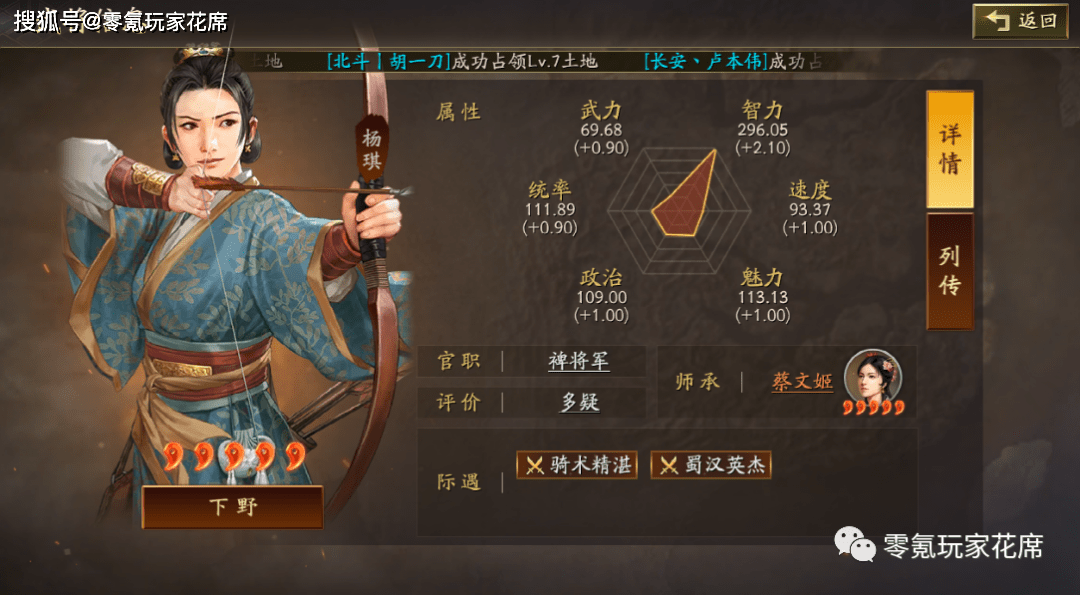View mentor 蔡文姬 name link

tap(802, 381)
